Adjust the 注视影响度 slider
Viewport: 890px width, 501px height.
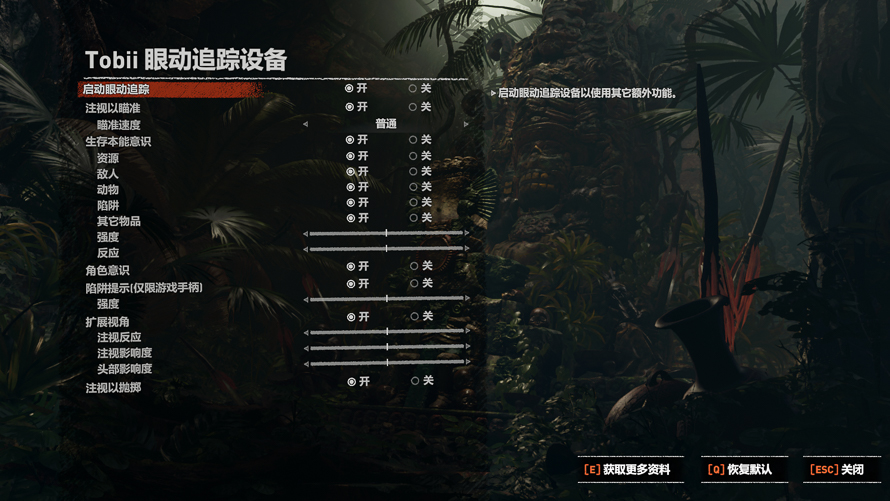(386, 348)
